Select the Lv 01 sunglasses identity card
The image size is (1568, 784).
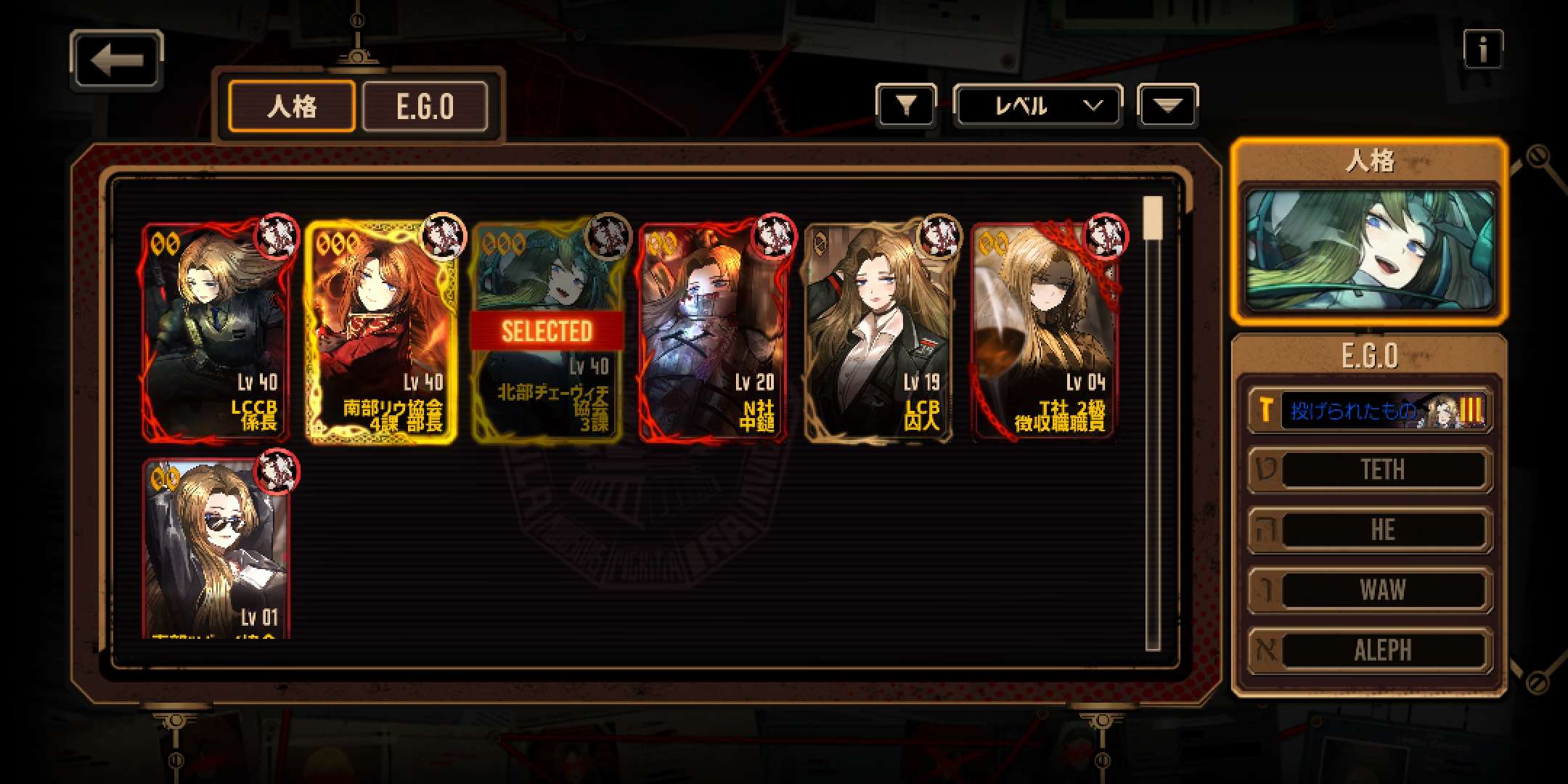[x=216, y=548]
